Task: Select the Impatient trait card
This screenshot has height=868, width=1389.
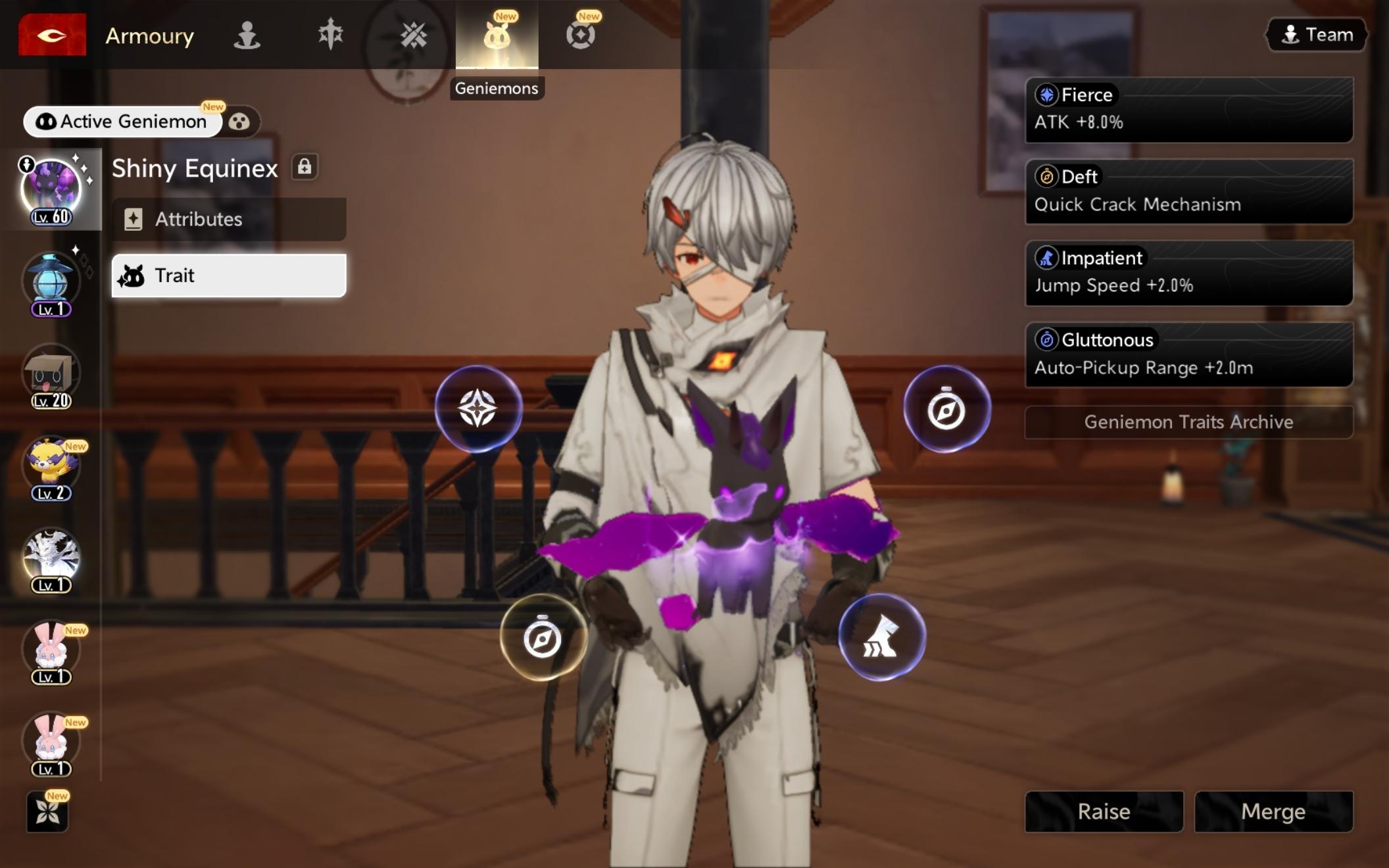Action: [x=1188, y=272]
